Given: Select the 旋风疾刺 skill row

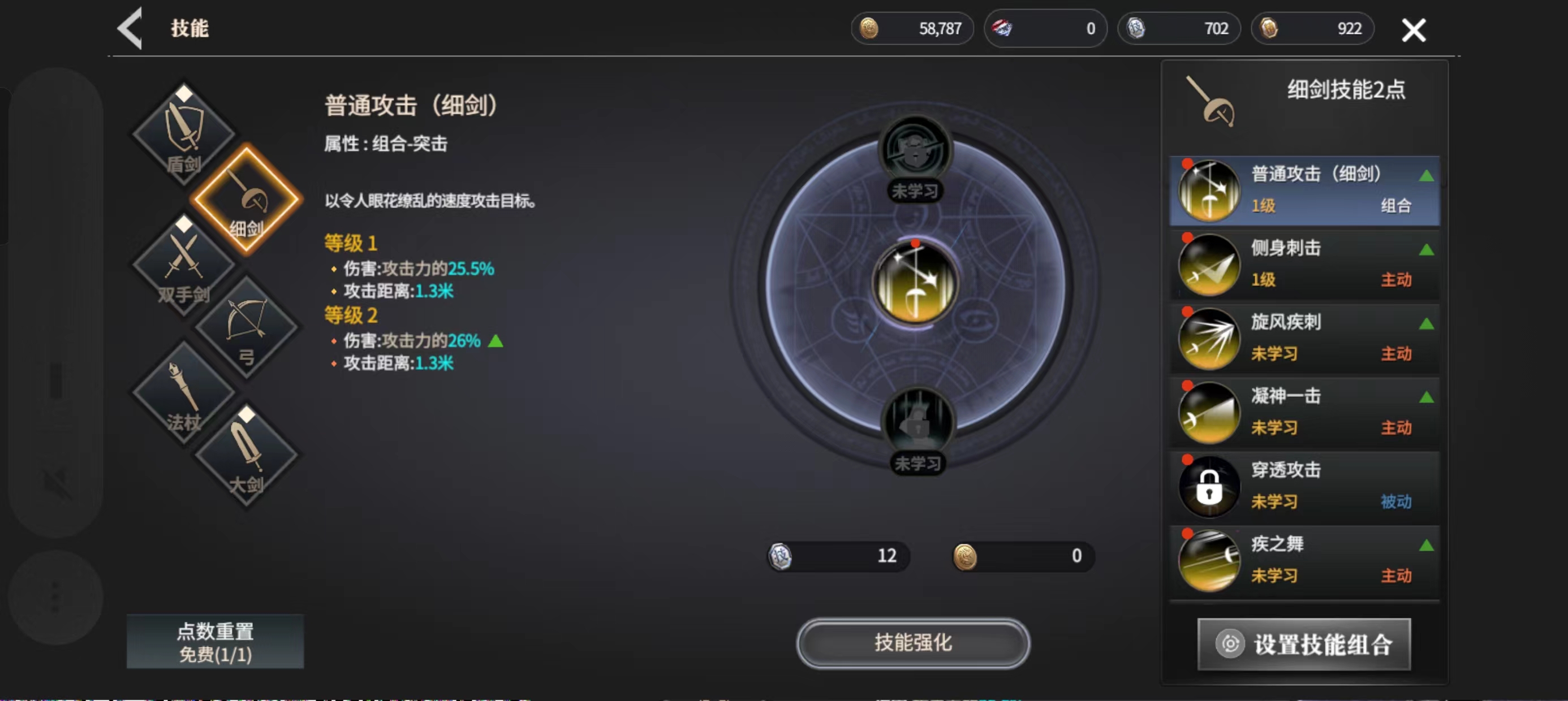Looking at the screenshot, I should [1304, 338].
